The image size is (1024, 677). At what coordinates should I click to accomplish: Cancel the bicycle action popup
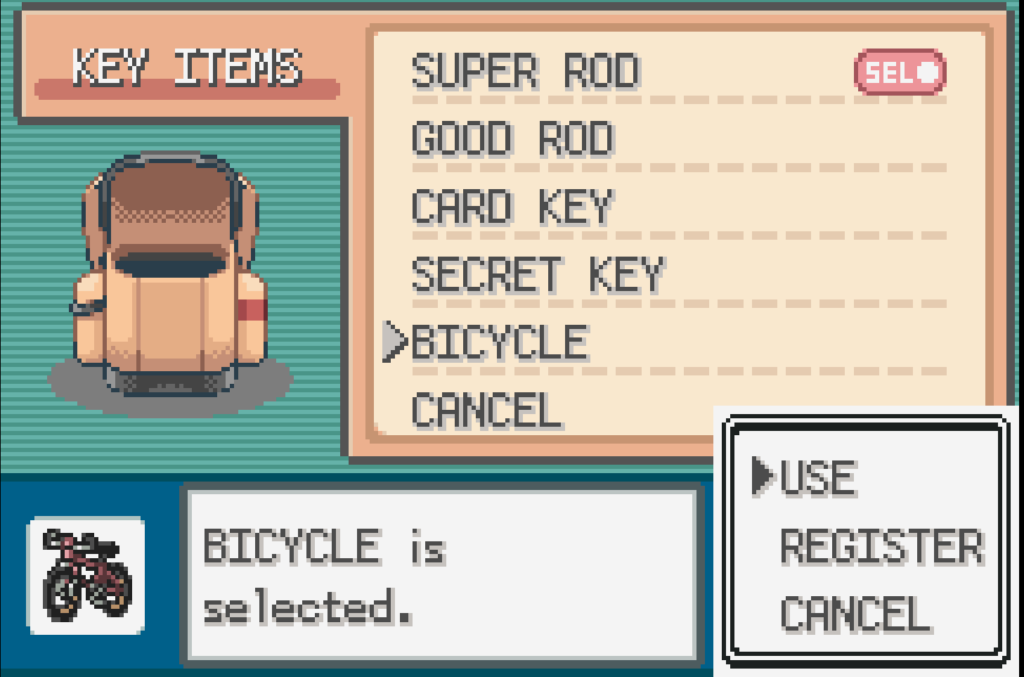click(x=854, y=613)
